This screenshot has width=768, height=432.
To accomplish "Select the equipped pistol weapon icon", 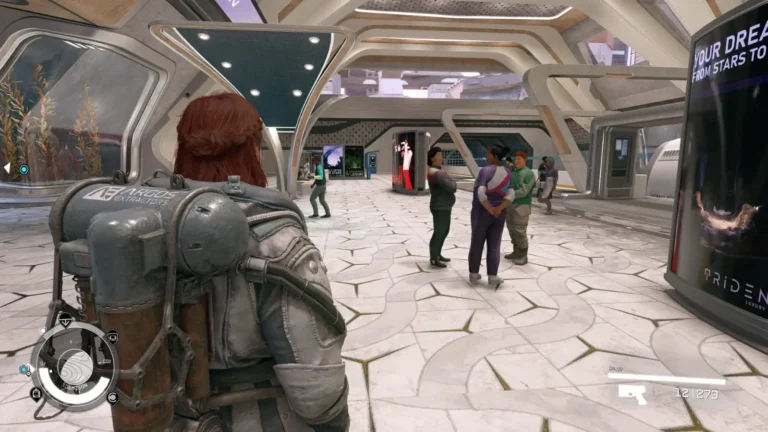I will coord(632,394).
